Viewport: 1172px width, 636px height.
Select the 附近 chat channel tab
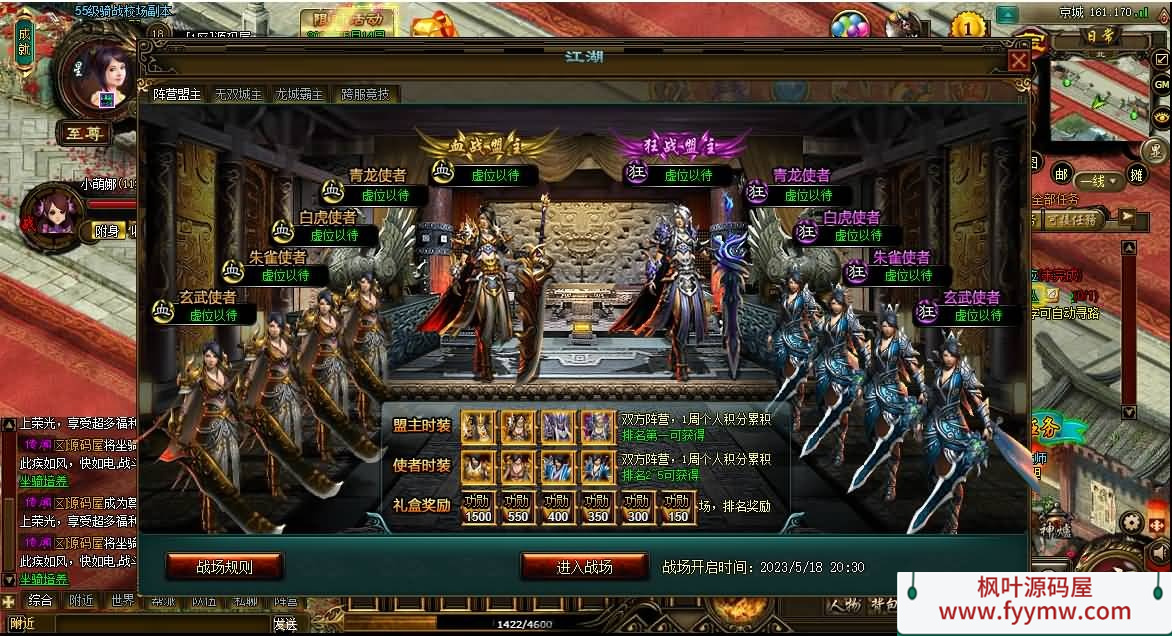tap(81, 601)
